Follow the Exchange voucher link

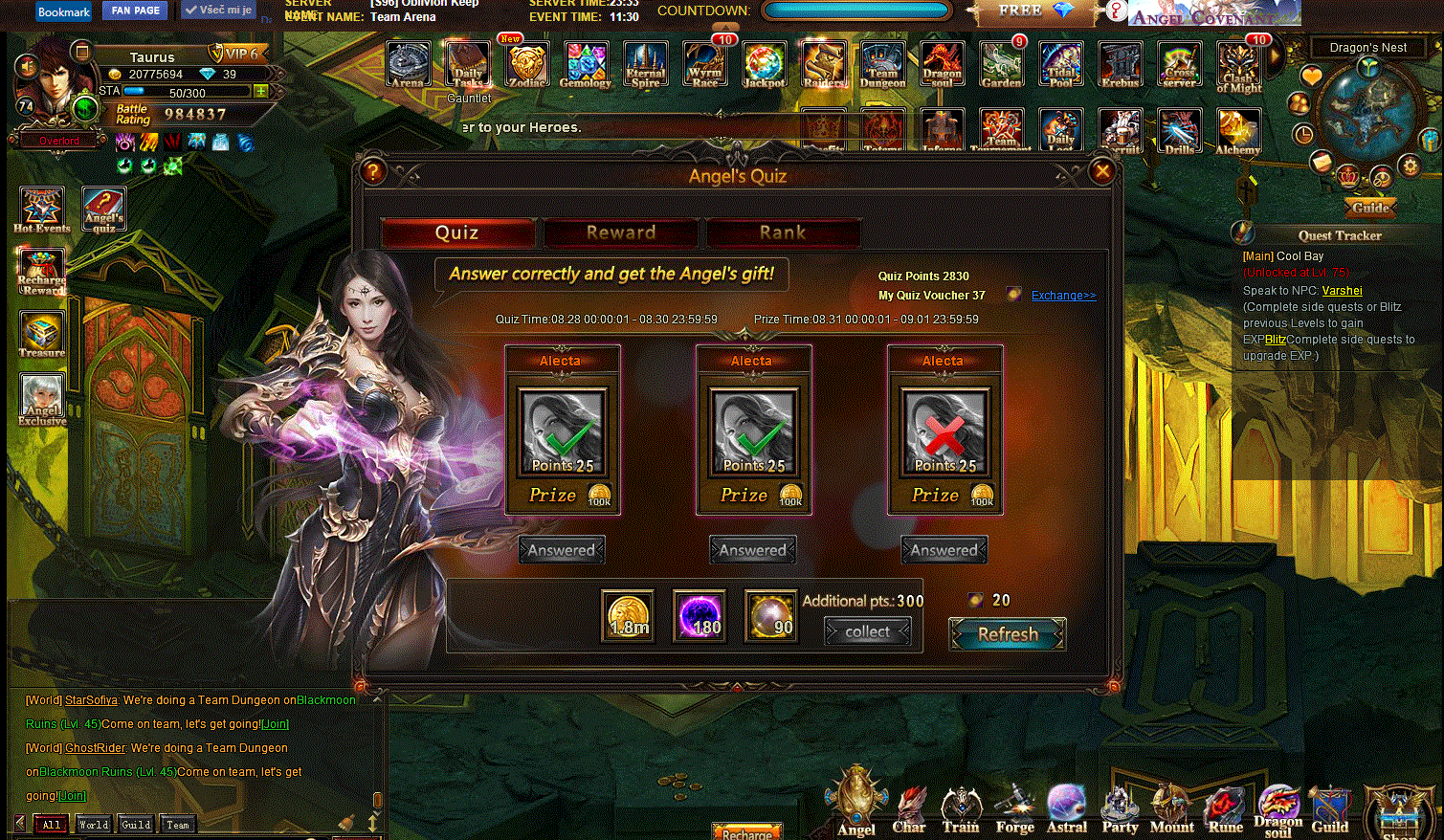1063,296
